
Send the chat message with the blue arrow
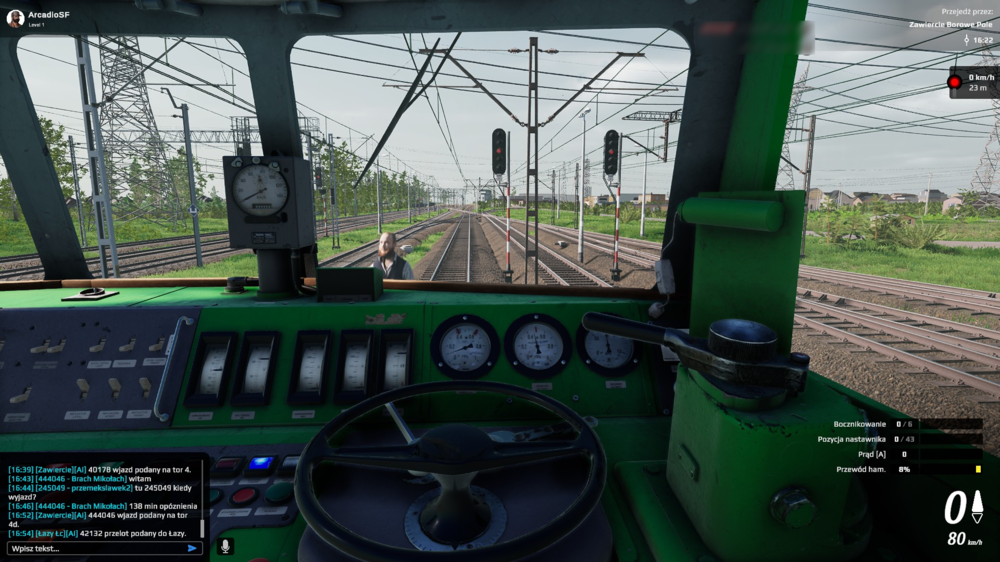(x=192, y=548)
